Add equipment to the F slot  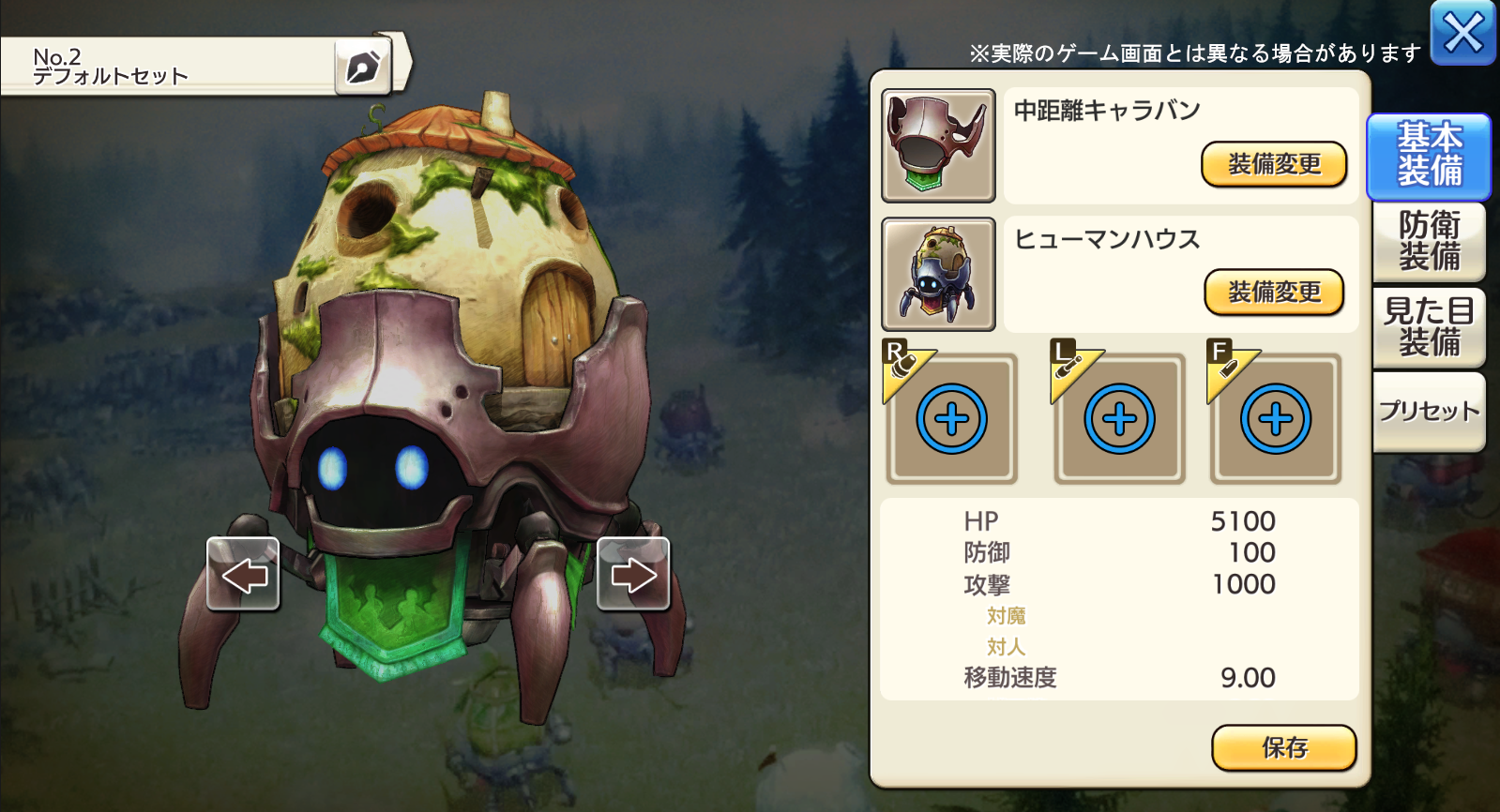tap(1275, 419)
